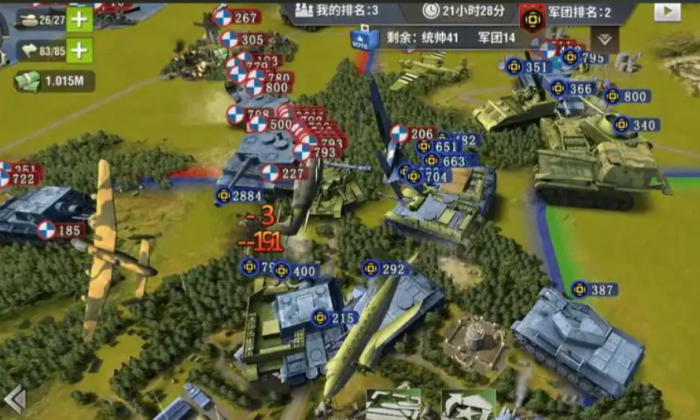Select the blue army marked 387
Image resolution: width=700 pixels, height=420 pixels.
click(594, 290)
